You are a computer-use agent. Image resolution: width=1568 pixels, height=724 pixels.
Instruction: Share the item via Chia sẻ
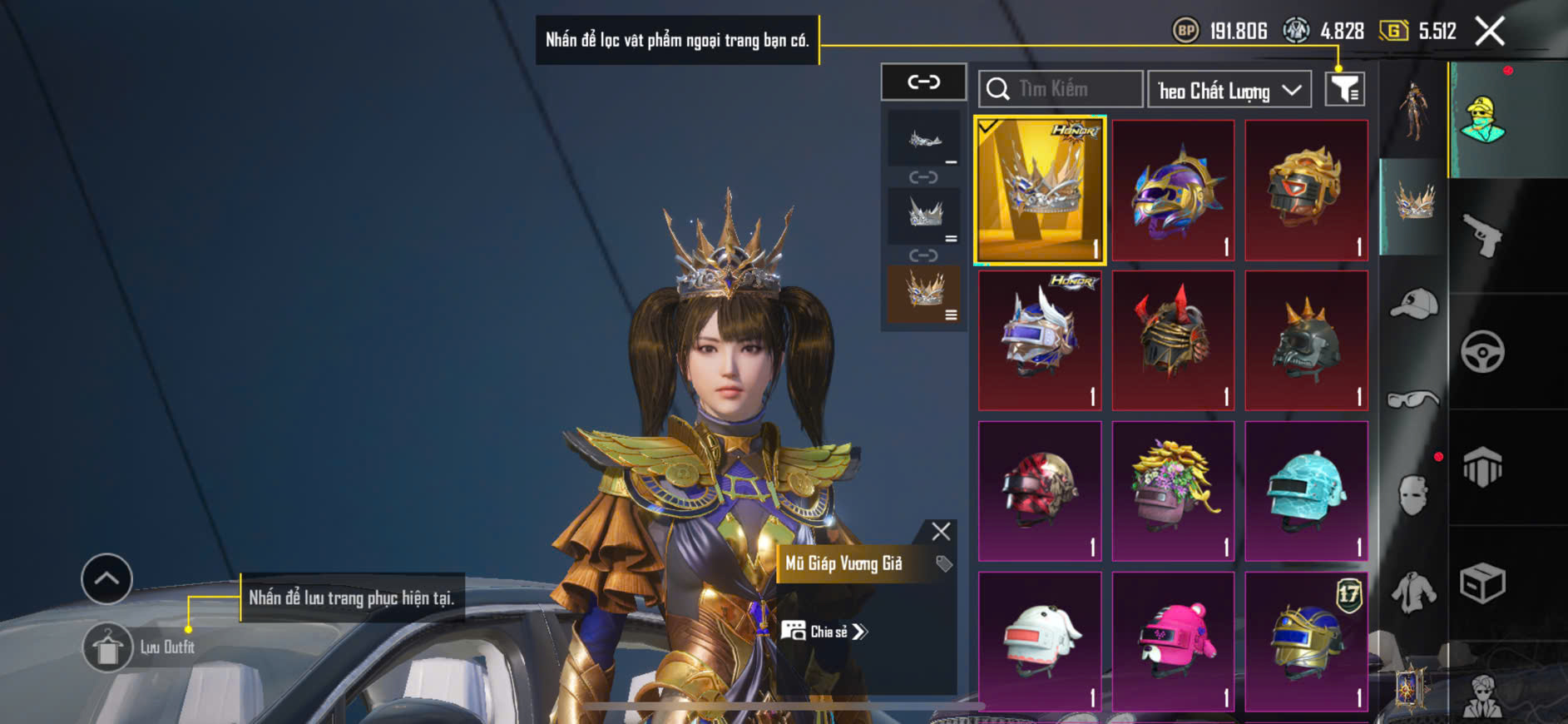pyautogui.click(x=824, y=632)
